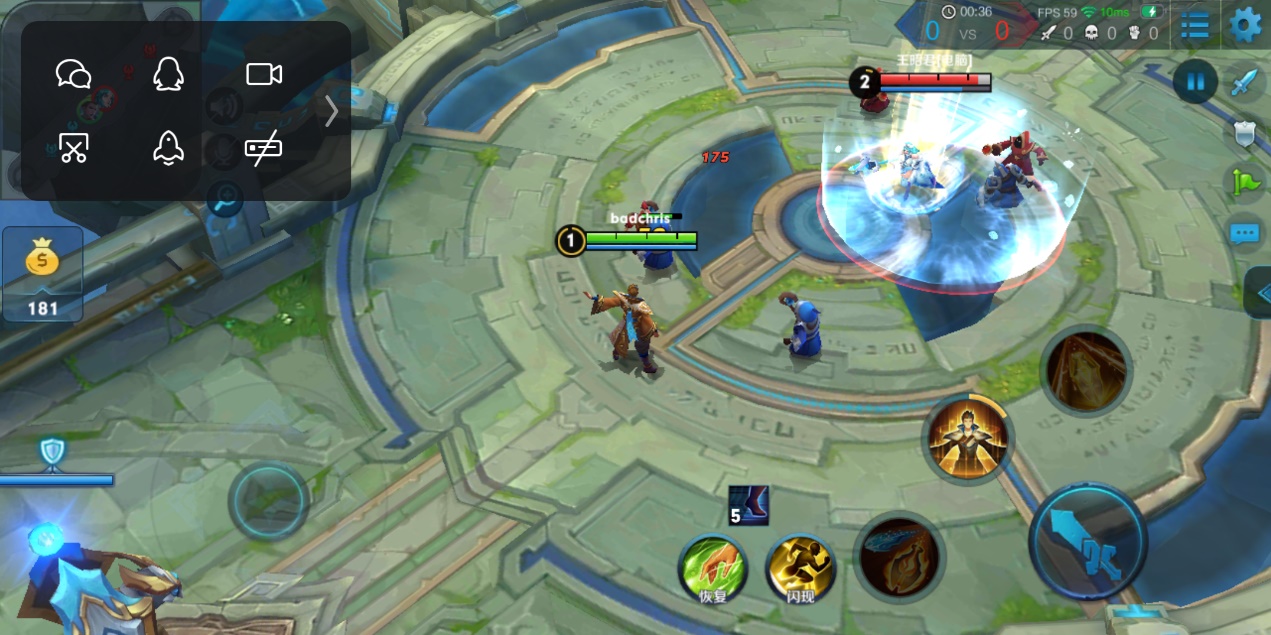
Task: Select the boots item with number 5
Action: coord(748,506)
